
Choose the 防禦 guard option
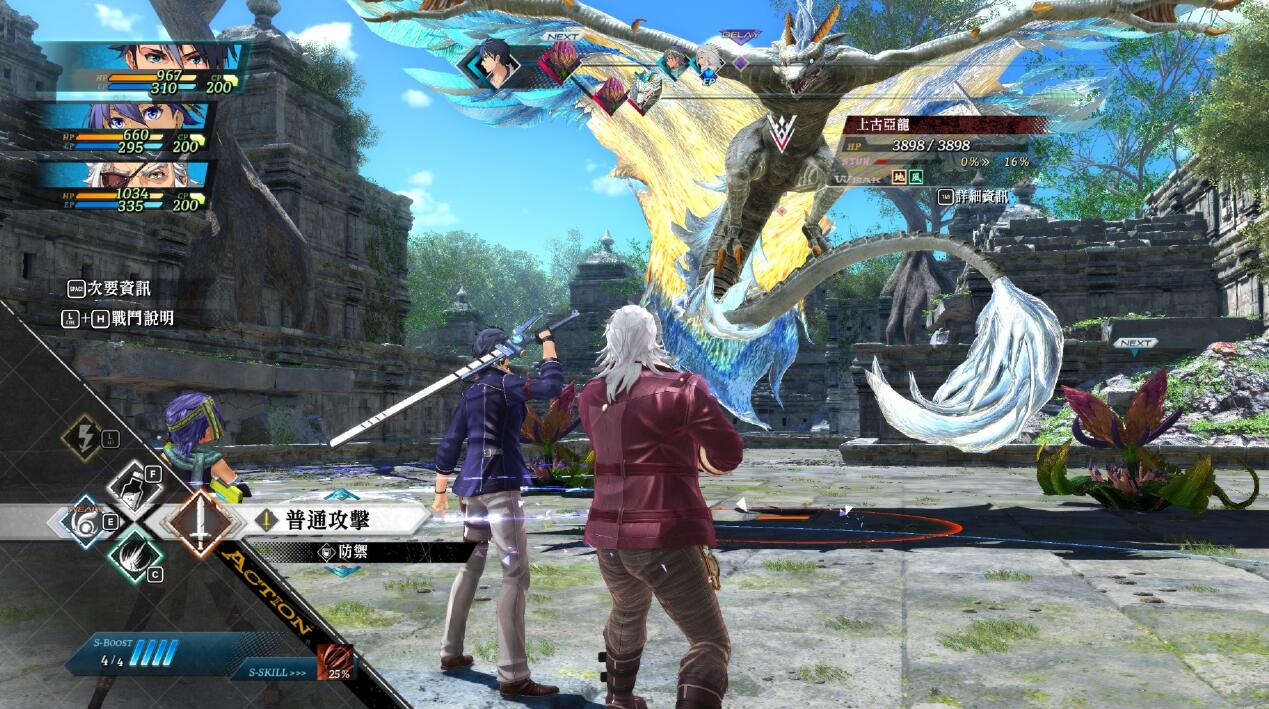click(352, 551)
